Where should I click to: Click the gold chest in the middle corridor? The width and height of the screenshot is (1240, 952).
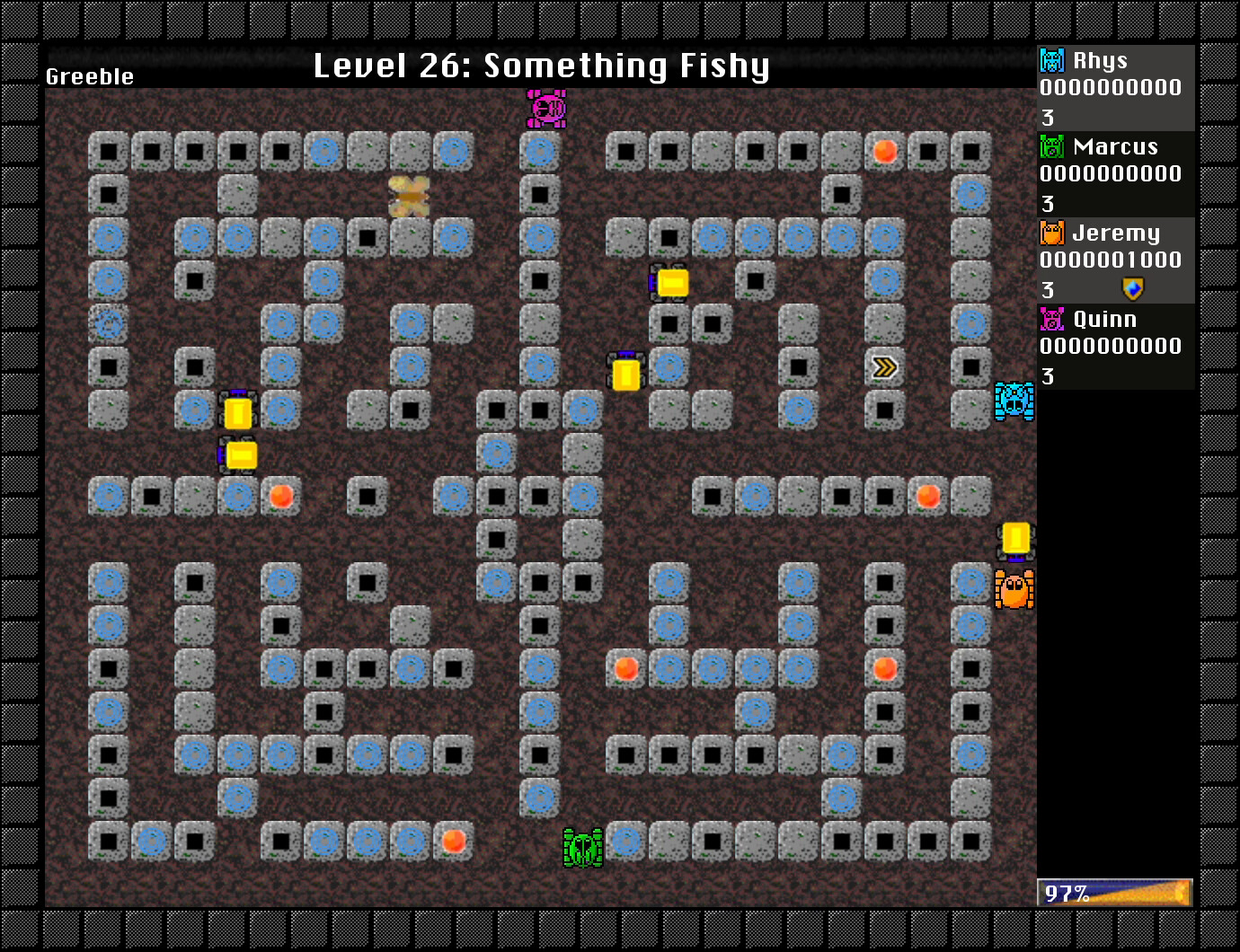[x=626, y=373]
